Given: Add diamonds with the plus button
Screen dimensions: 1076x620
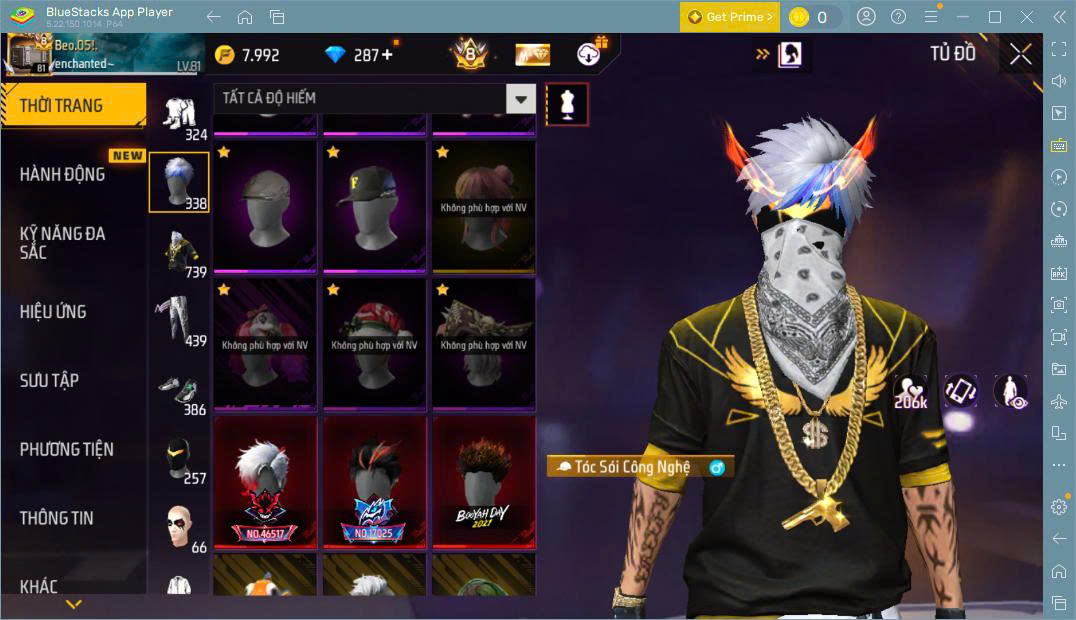Looking at the screenshot, I should click(387, 55).
